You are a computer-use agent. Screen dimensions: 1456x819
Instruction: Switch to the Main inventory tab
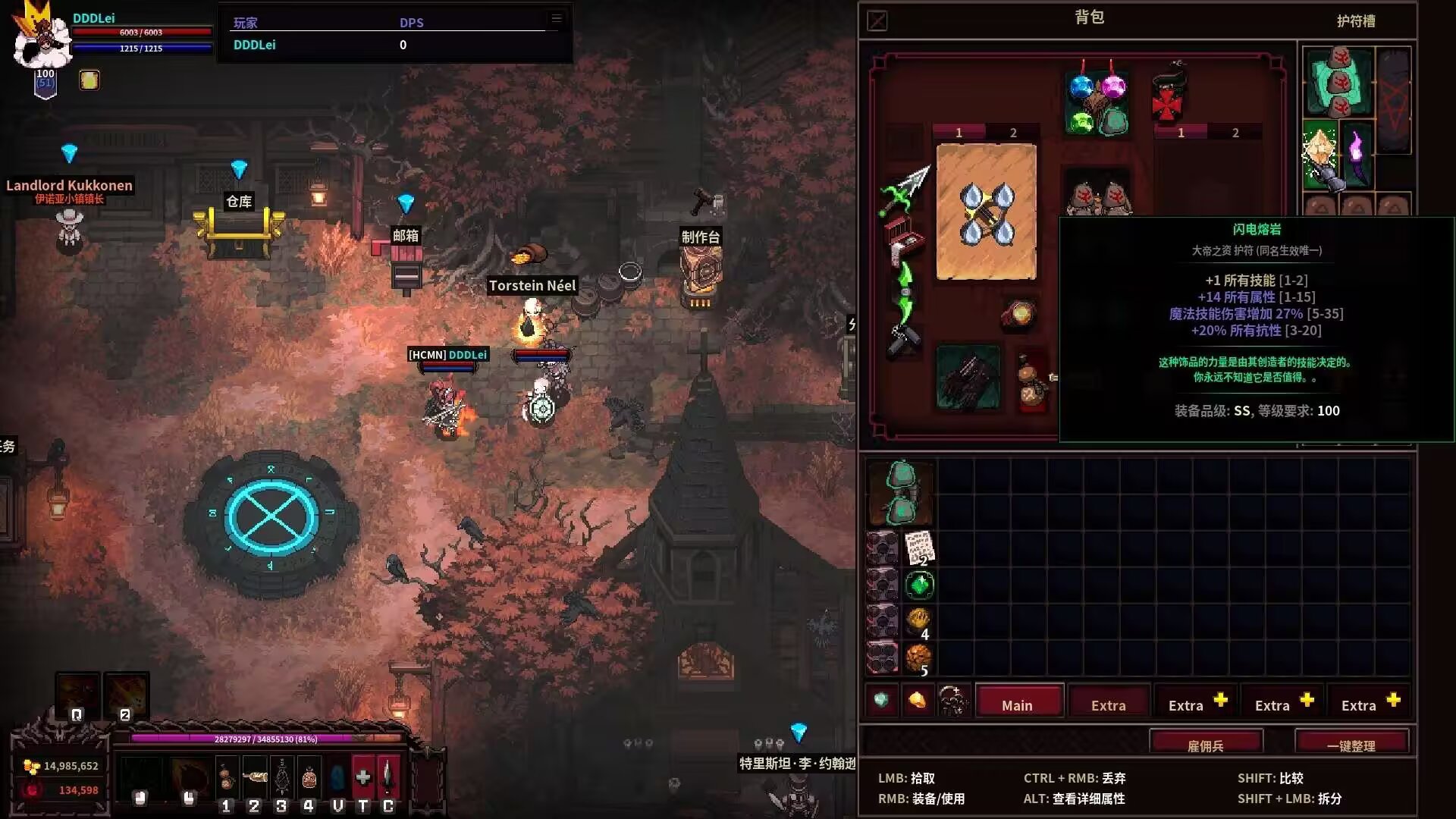tap(1018, 704)
